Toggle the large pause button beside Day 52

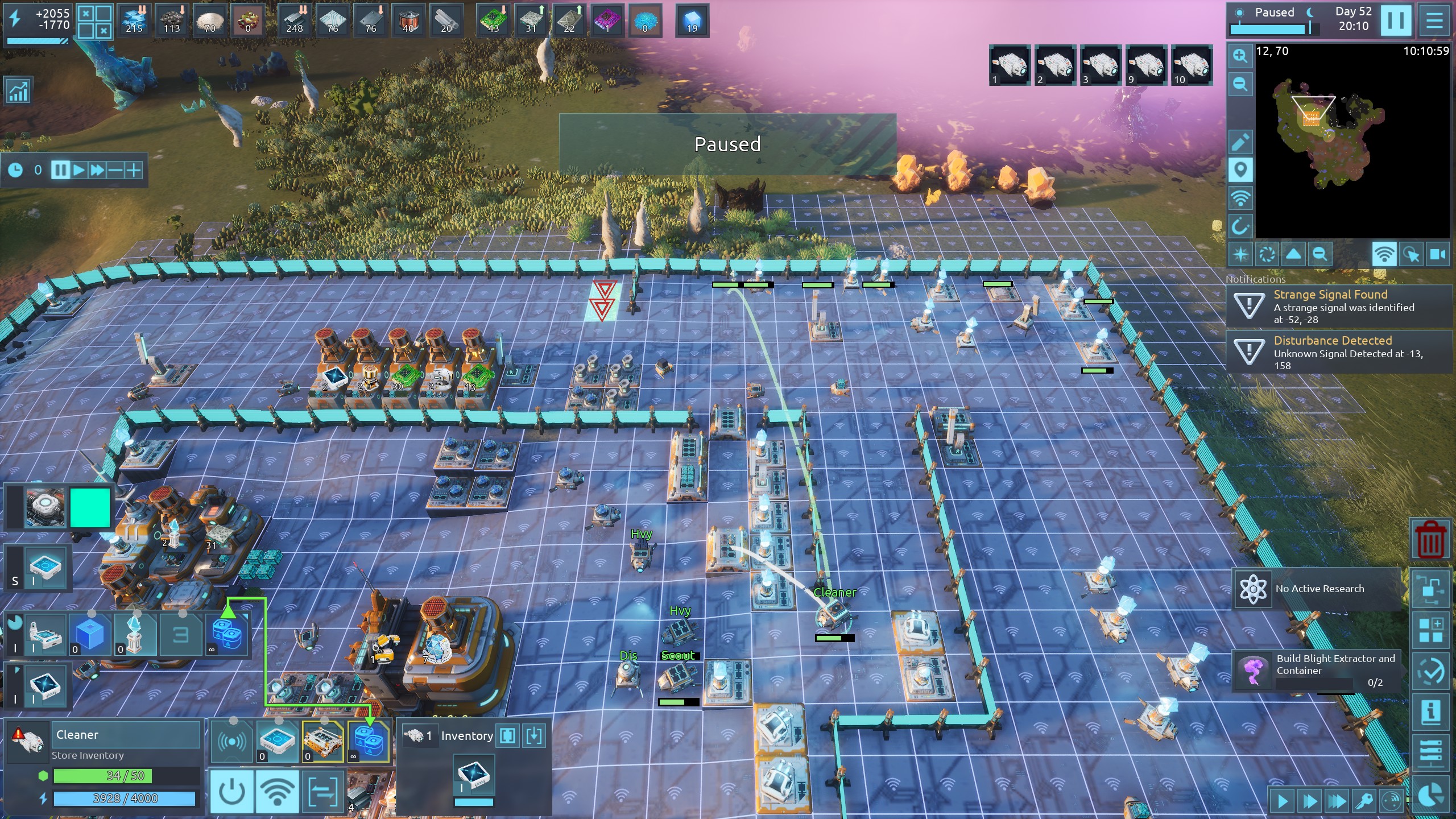(x=1396, y=20)
